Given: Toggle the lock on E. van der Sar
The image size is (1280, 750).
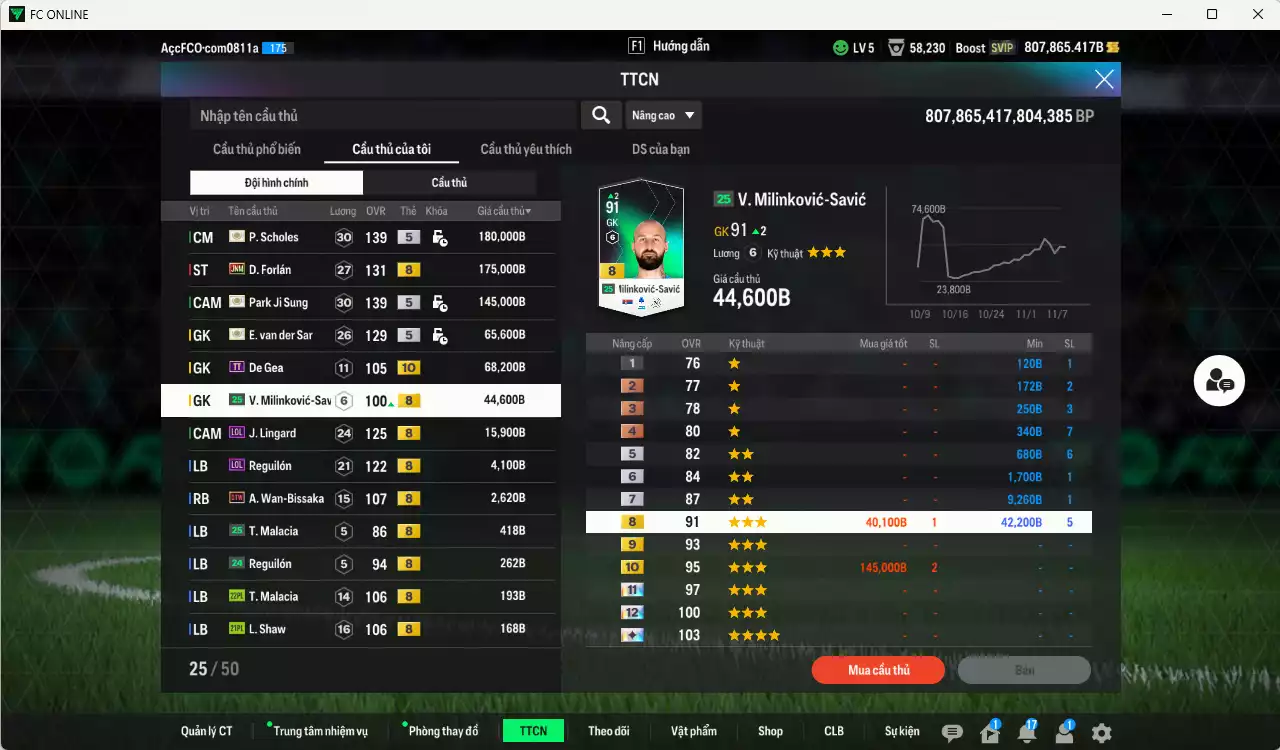Looking at the screenshot, I should [439, 335].
